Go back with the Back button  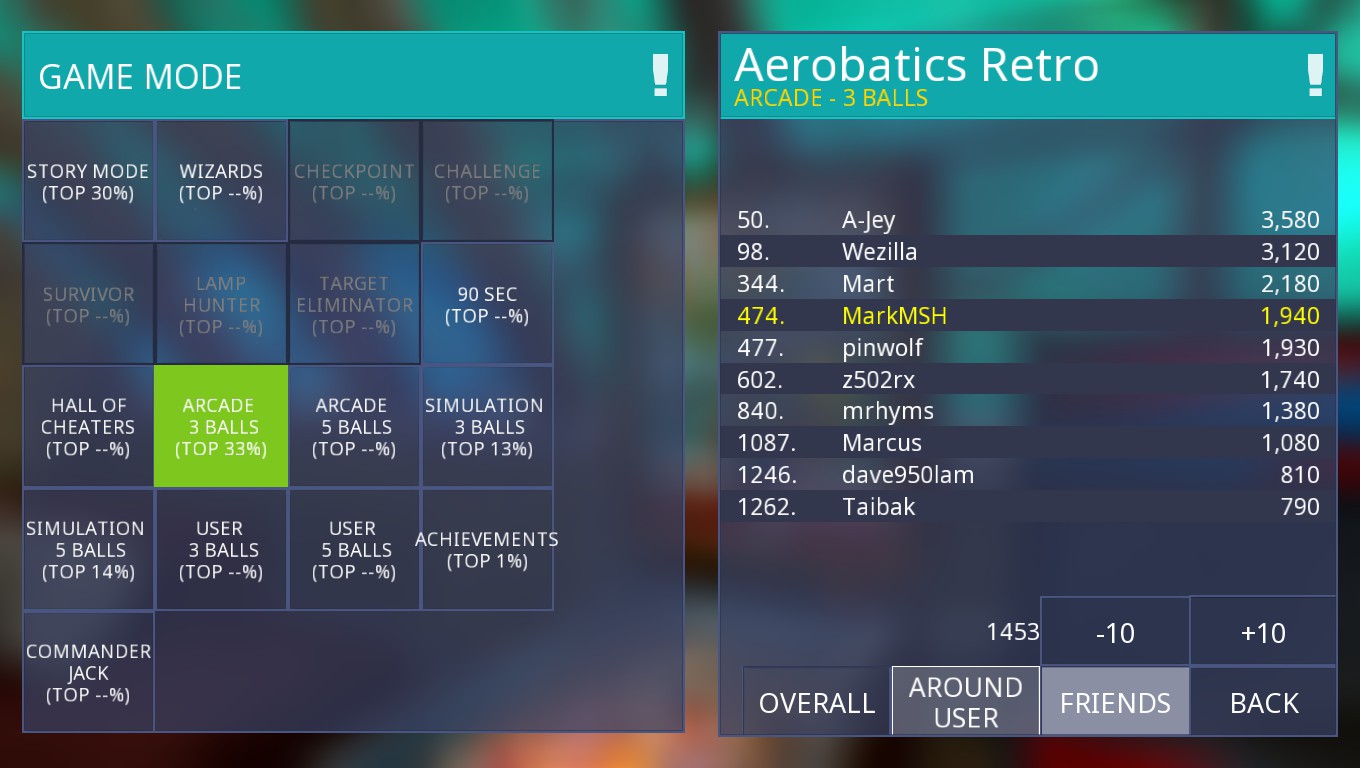click(x=1264, y=702)
